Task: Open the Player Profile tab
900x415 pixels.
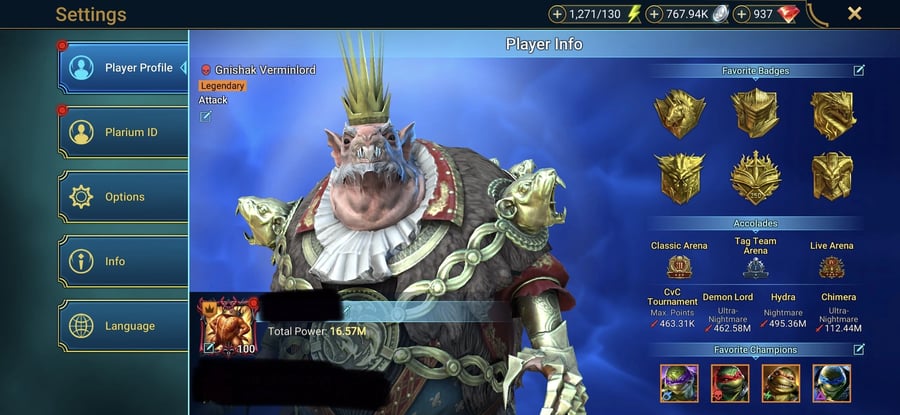Action: (x=123, y=68)
